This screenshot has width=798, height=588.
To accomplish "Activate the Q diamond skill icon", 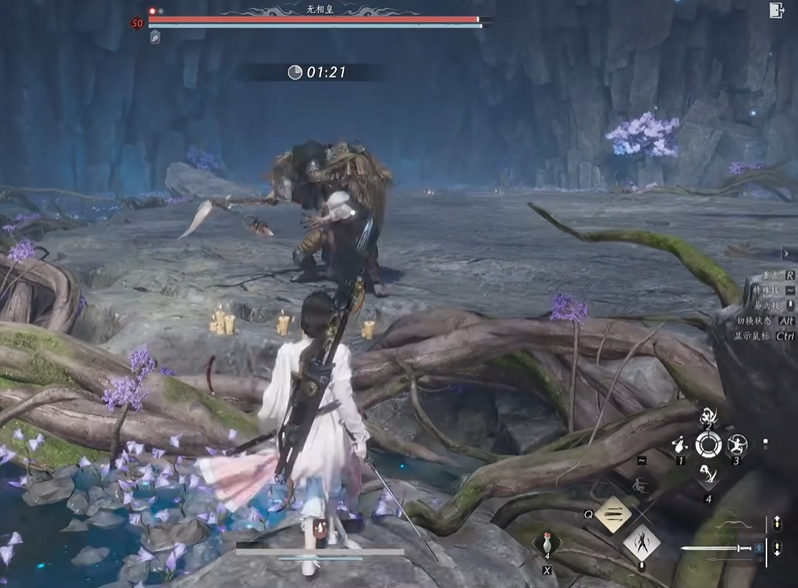I will tap(613, 515).
